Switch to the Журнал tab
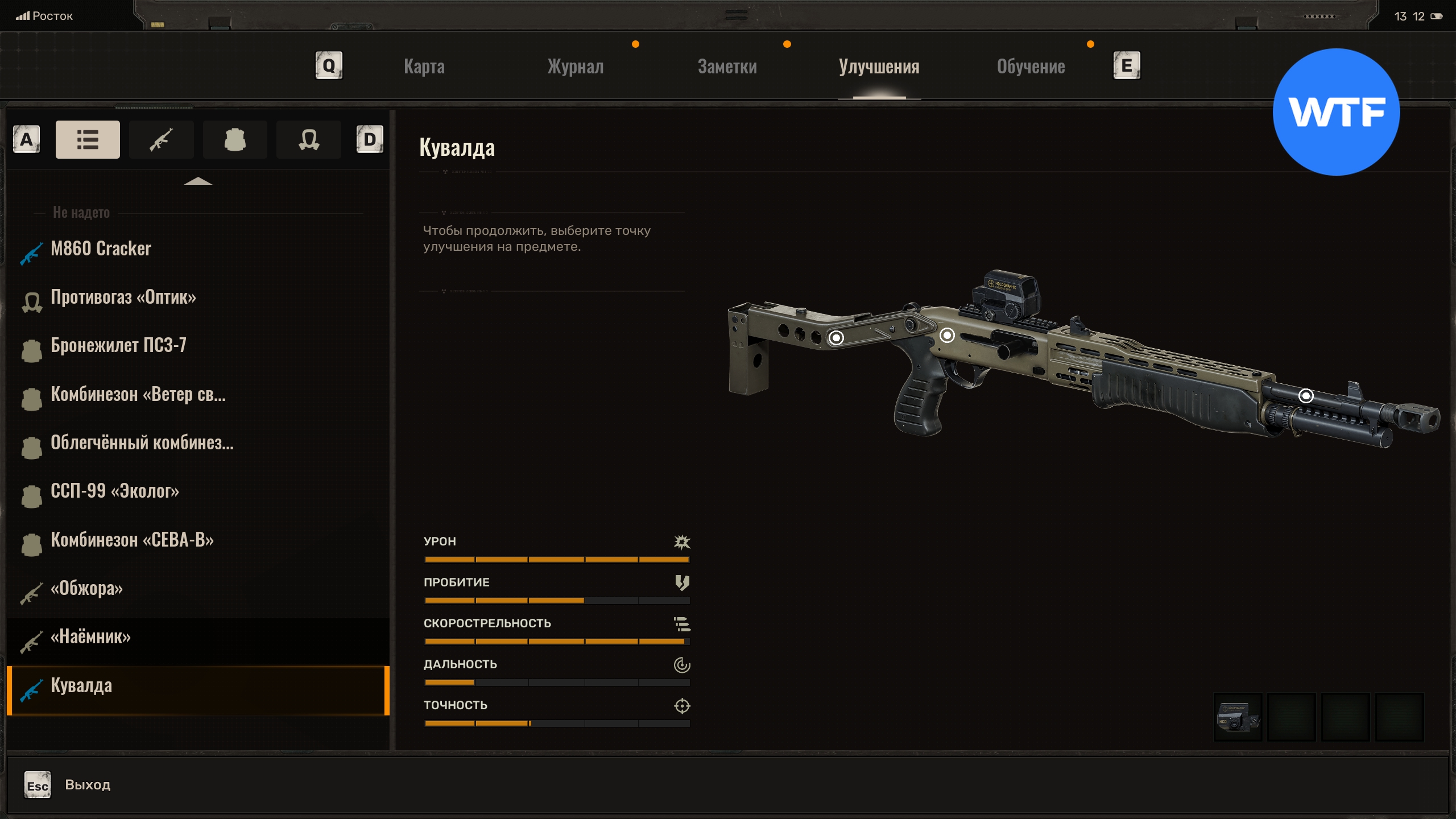 [575, 67]
